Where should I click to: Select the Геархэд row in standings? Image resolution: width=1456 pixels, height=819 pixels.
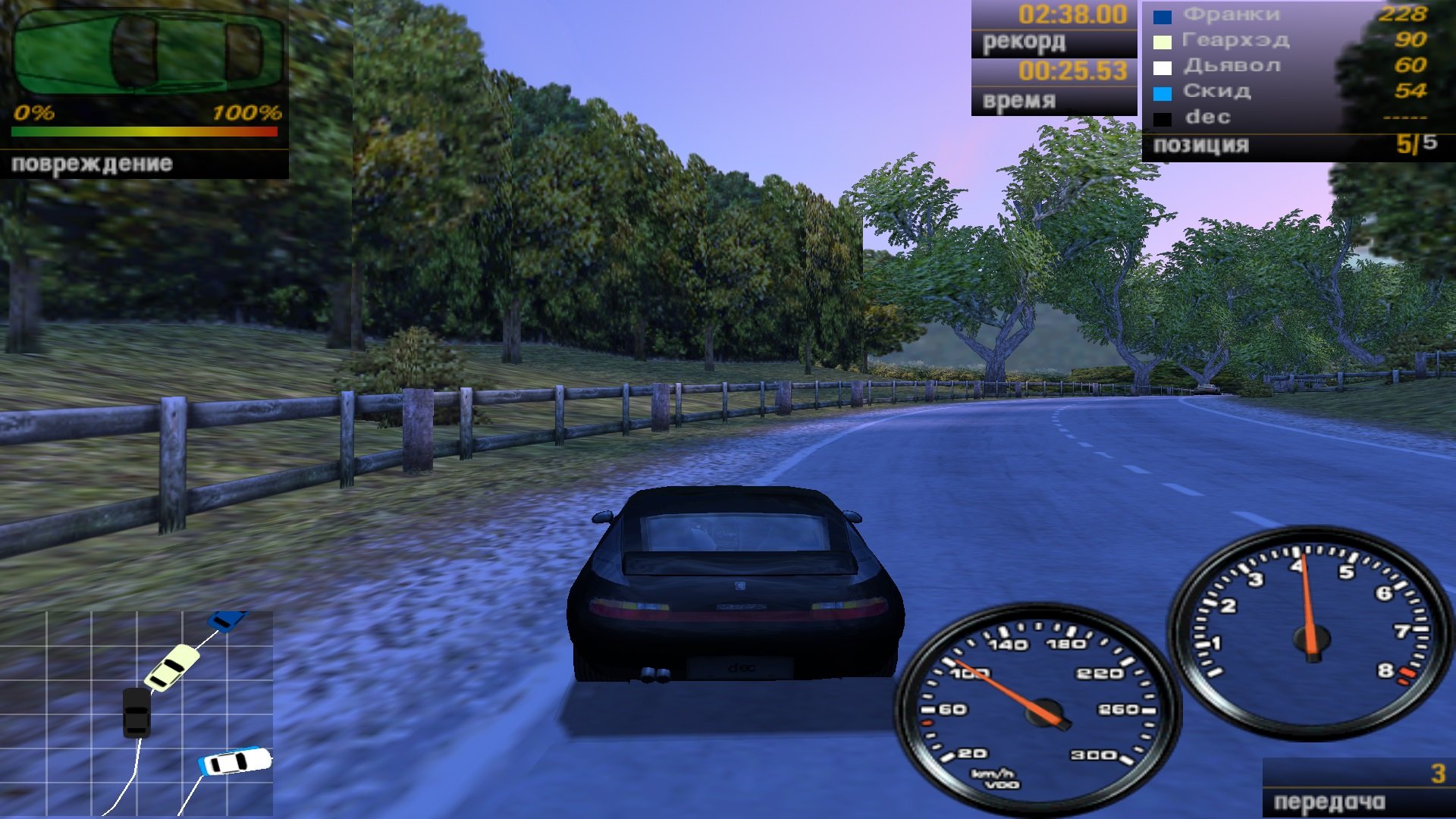click(x=1289, y=40)
